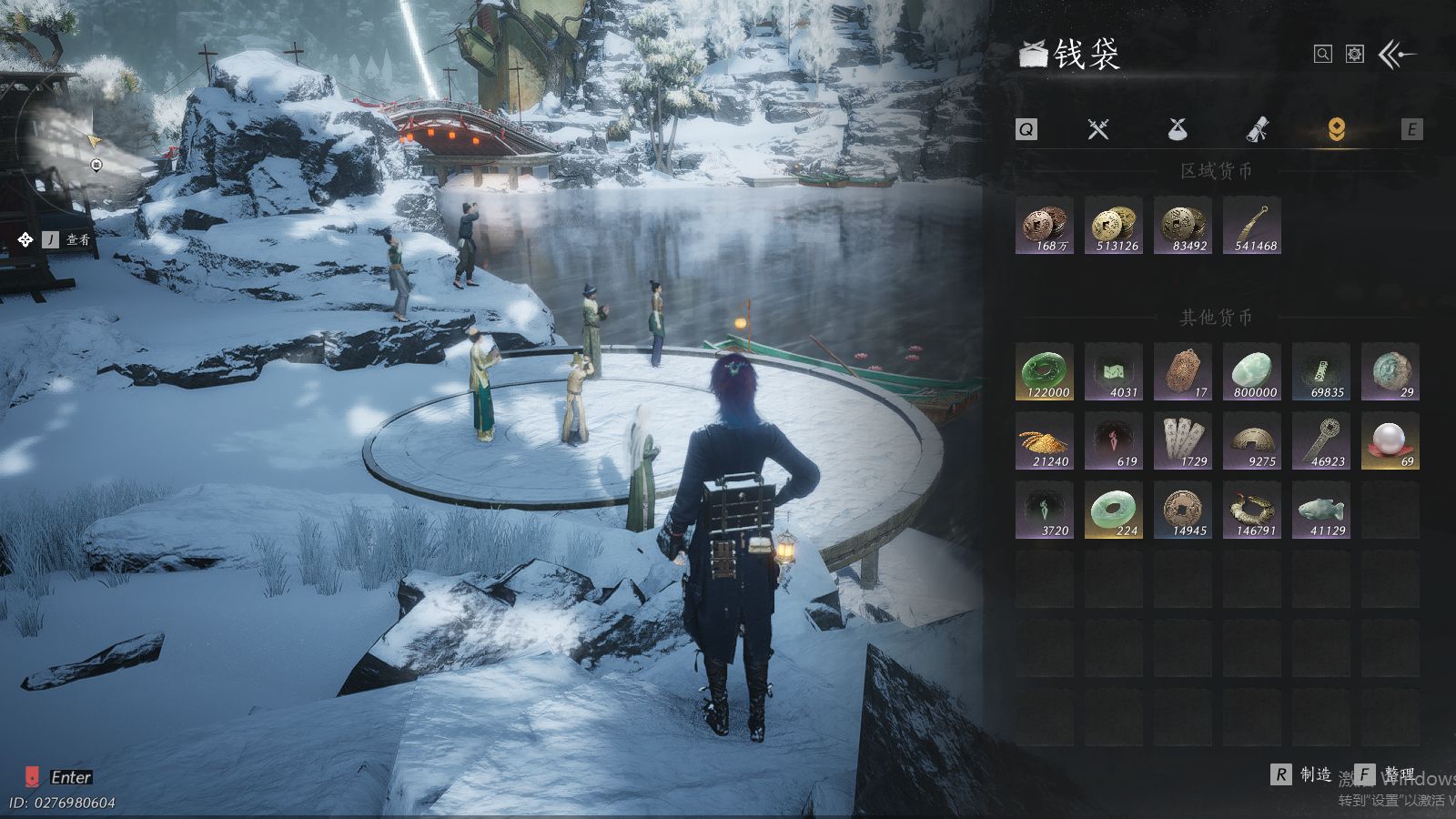
Task: Select the jade fish currency showing 41129
Action: coord(1321,510)
